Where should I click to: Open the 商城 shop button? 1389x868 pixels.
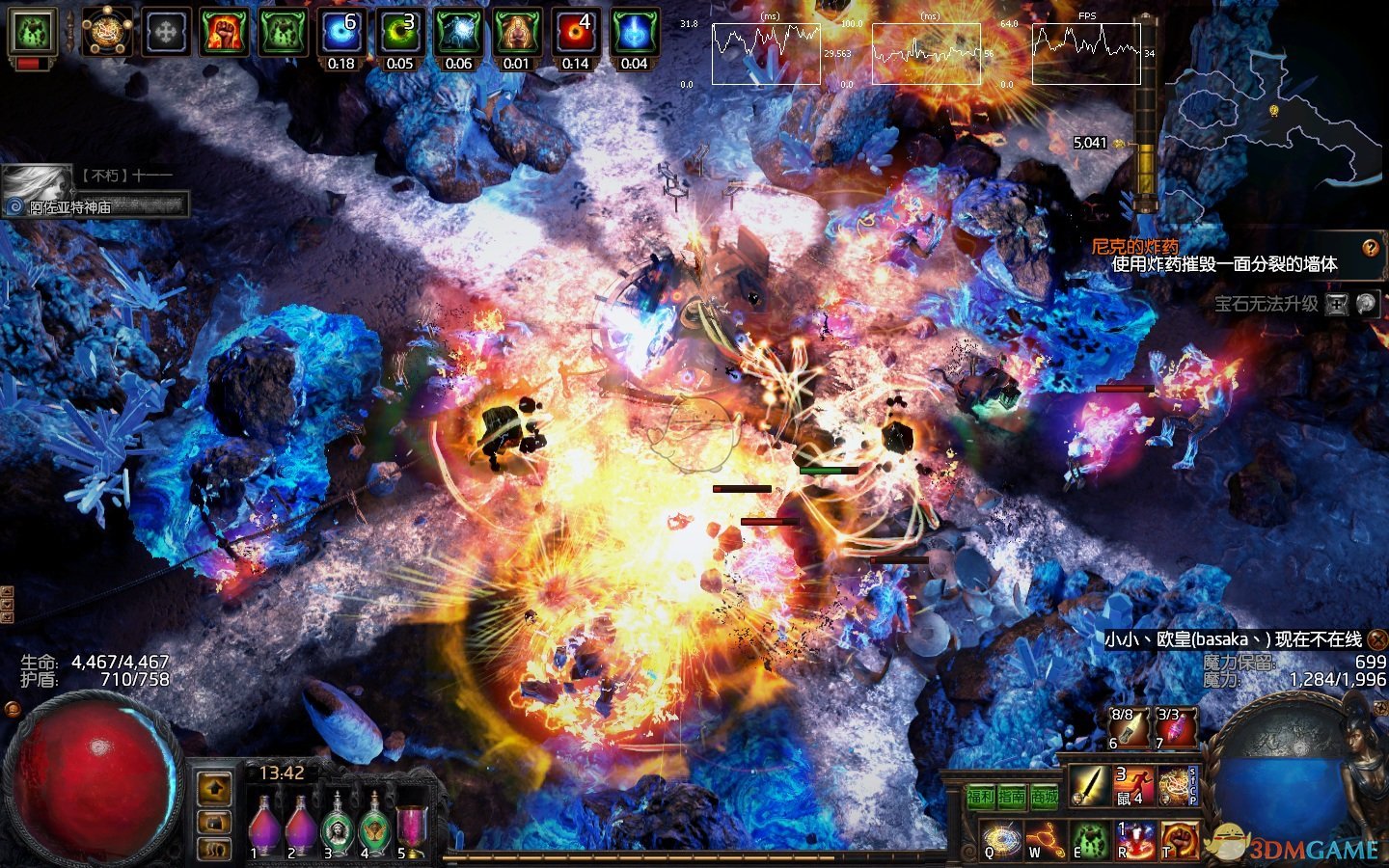click(1044, 797)
